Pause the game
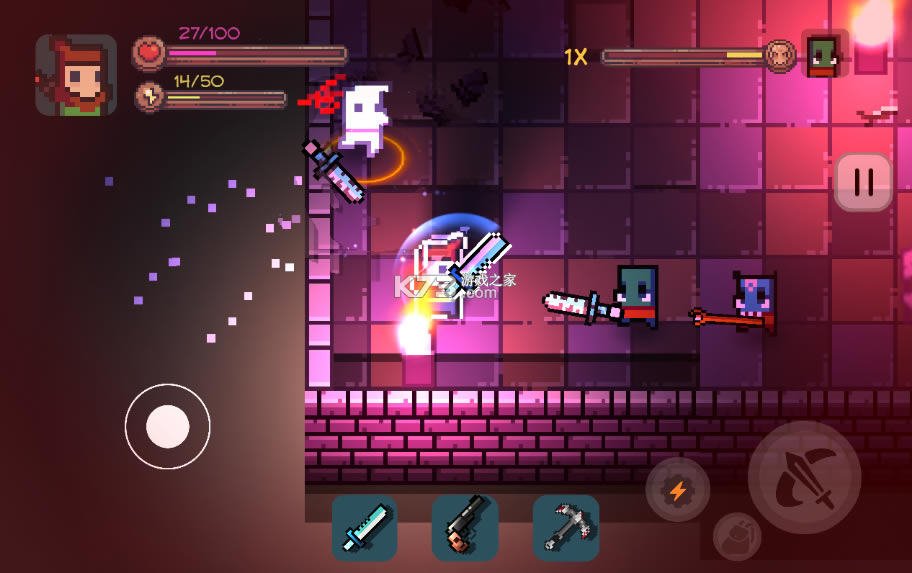Viewport: 912px width, 573px height. coord(863,181)
